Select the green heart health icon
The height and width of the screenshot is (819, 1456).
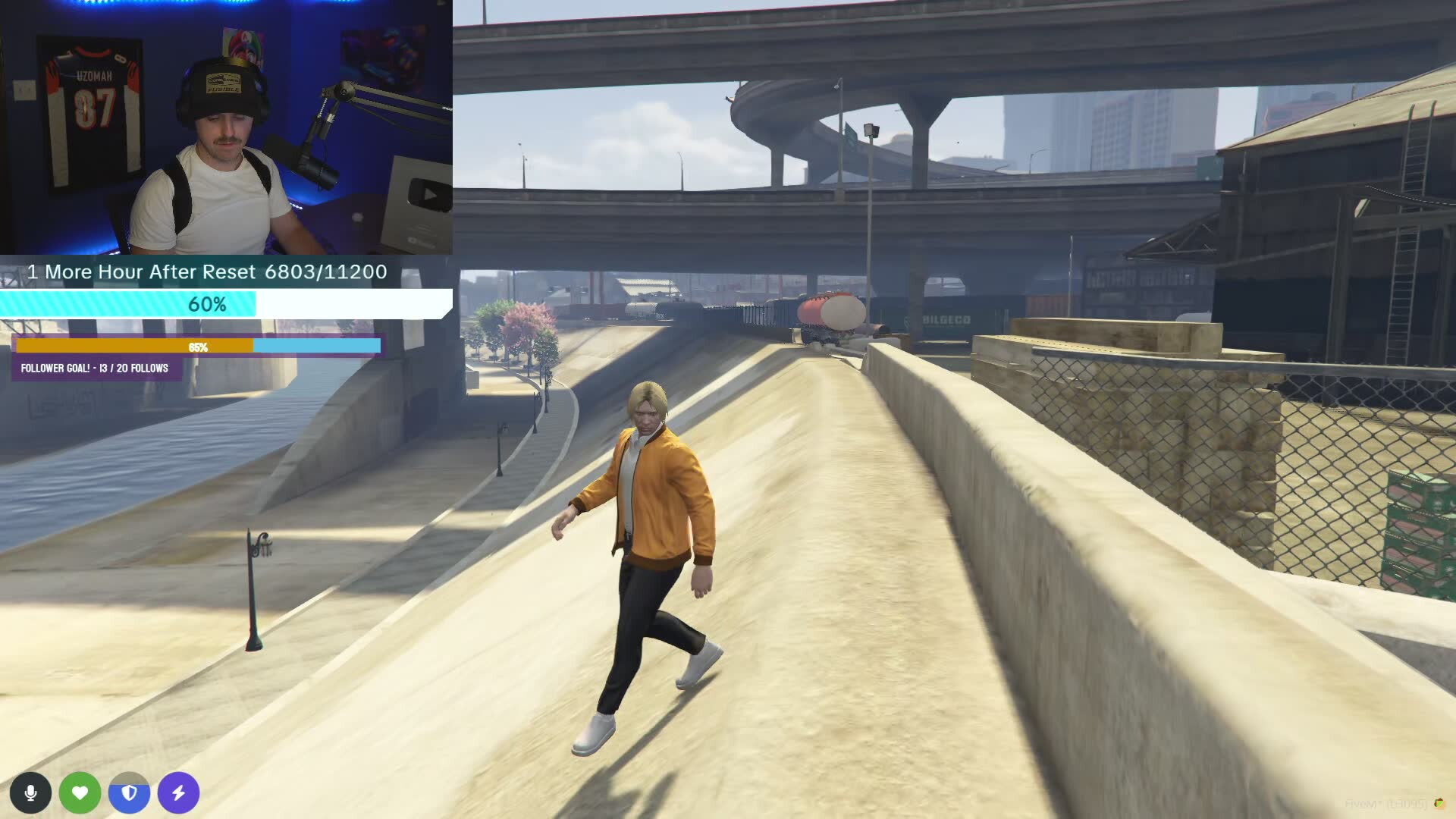point(80,792)
